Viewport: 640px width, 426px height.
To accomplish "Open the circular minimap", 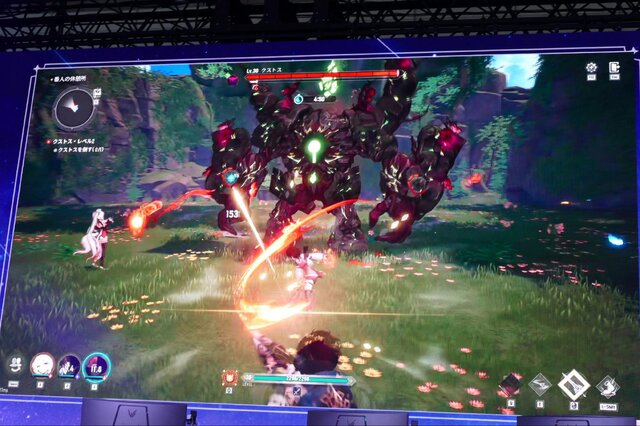I will [74, 105].
